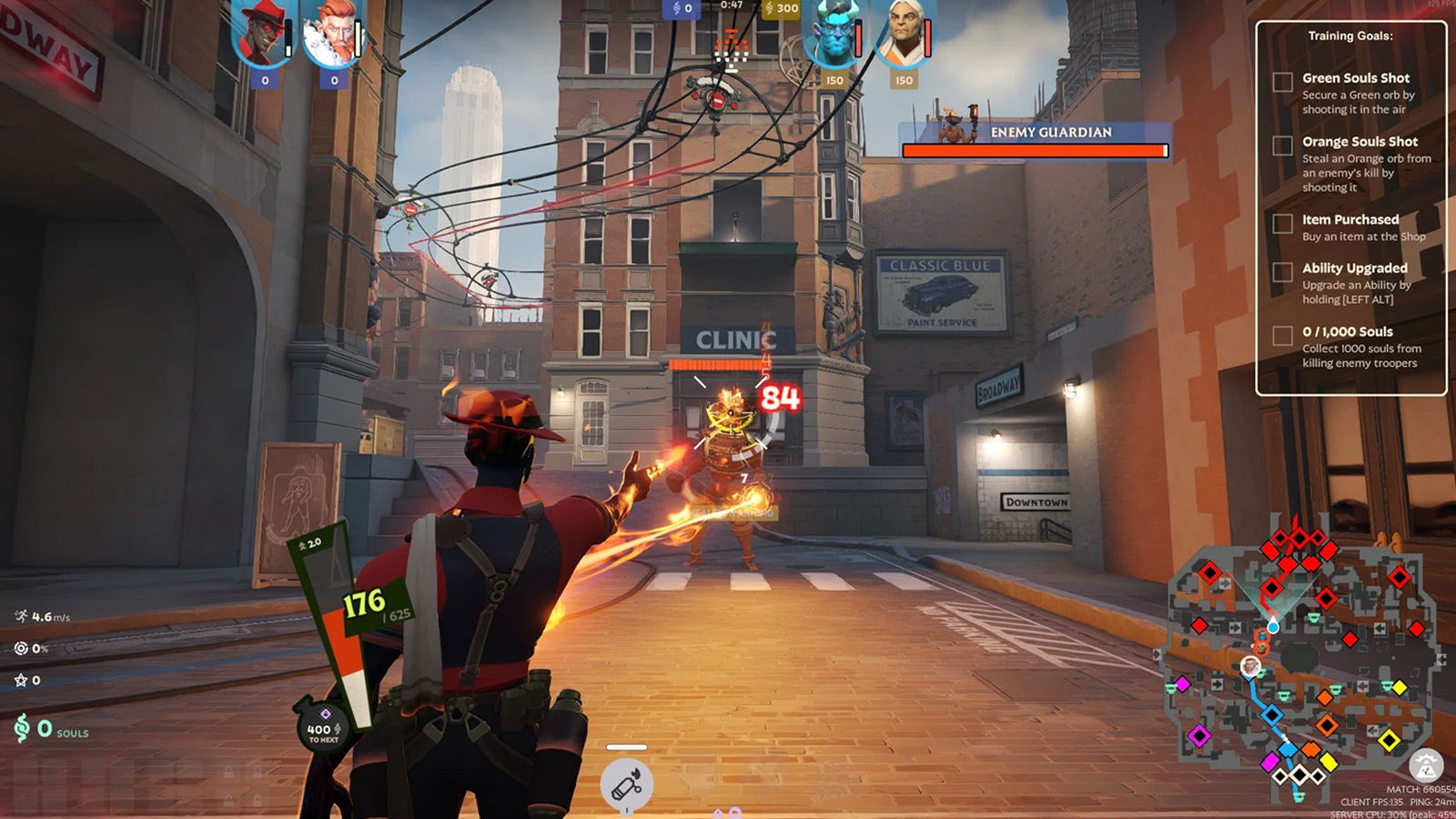Select the white-haired enemy hero portrait
Viewport: 1456px width, 819px height.
pos(903,35)
